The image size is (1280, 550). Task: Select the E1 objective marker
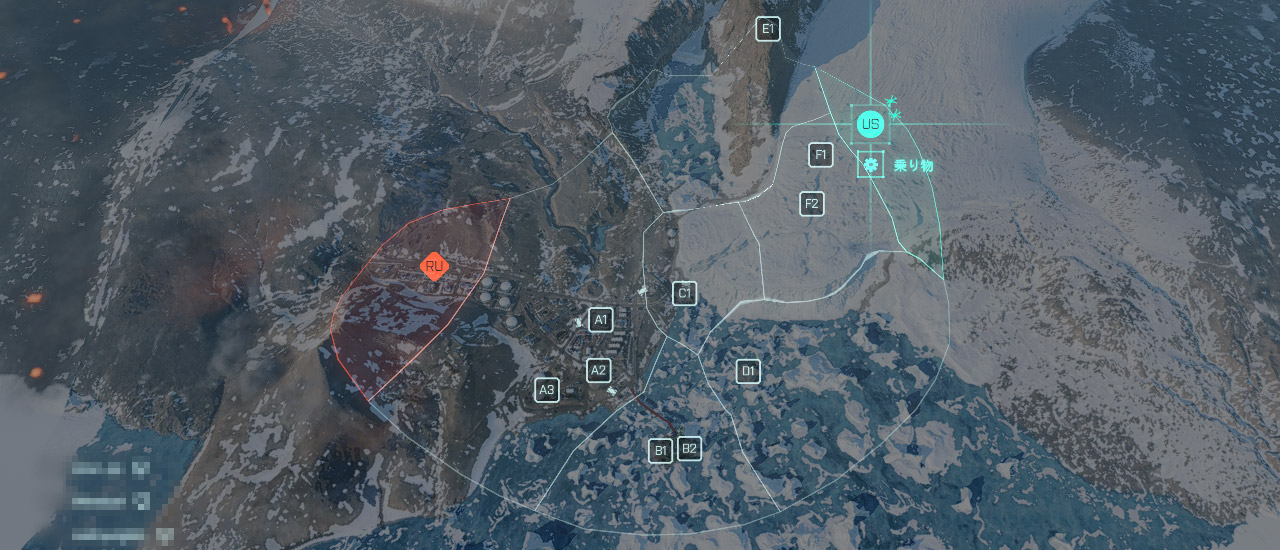tap(768, 29)
